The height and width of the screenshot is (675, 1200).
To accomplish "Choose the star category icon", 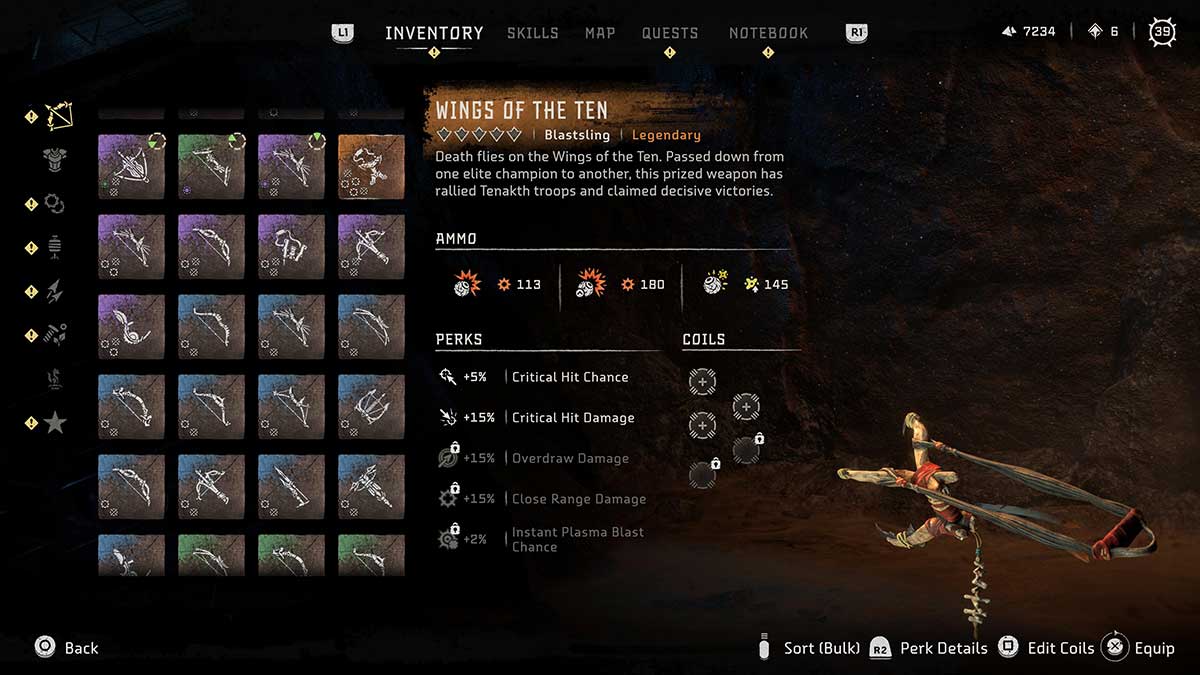I will tap(55, 423).
